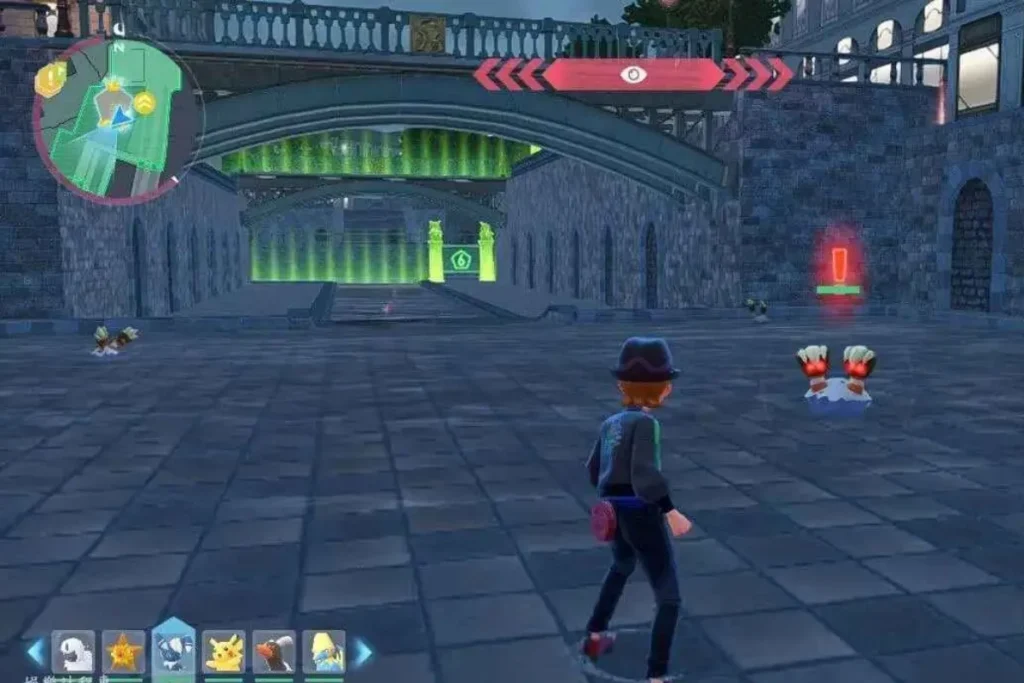Select the highlighted Mega Absol party slot

173,650
